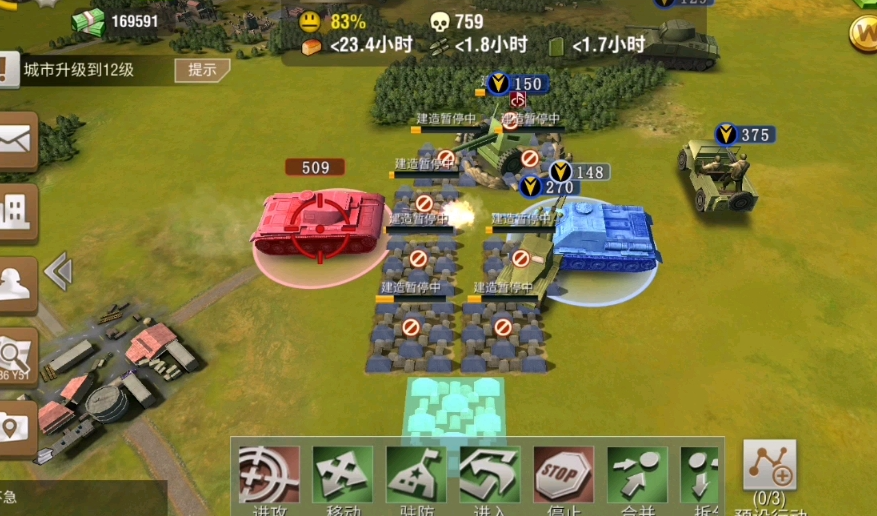The image size is (877, 516).
Task: Click the gold W coin icon
Action: (x=863, y=32)
